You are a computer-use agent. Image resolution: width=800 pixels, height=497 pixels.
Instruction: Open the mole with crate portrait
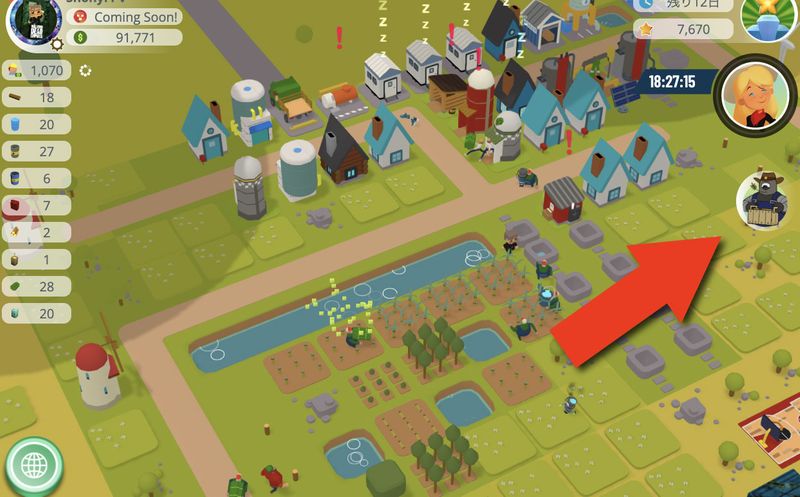pos(766,201)
